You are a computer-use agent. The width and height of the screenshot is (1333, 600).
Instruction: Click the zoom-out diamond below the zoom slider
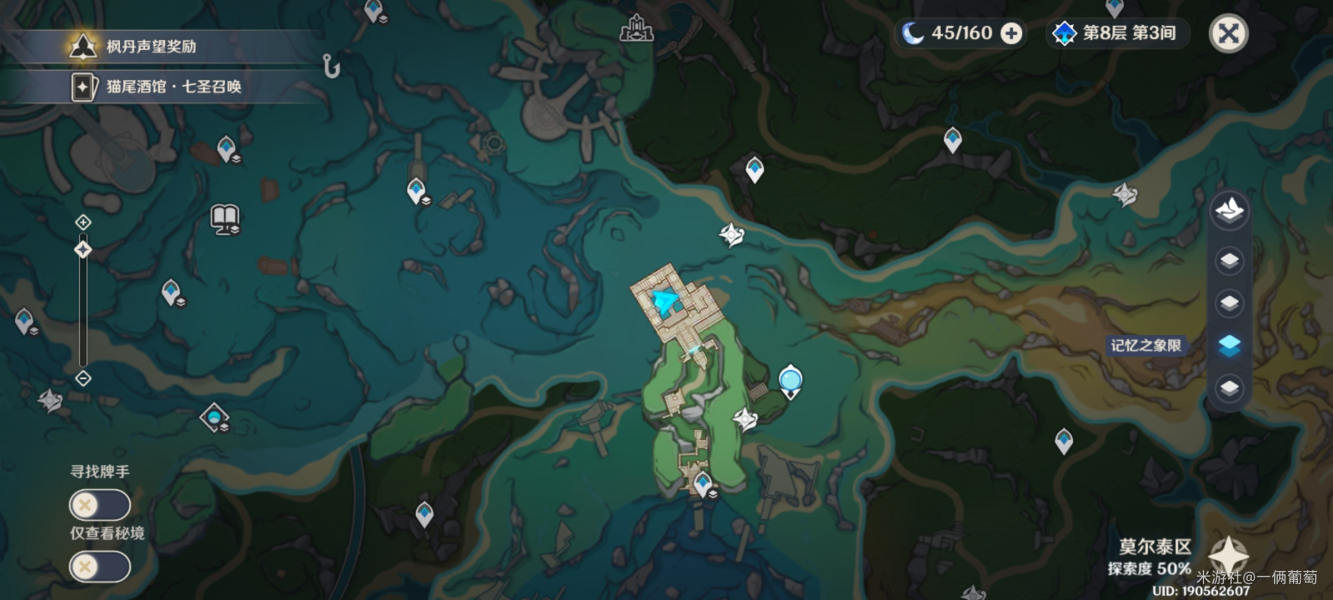point(83,378)
